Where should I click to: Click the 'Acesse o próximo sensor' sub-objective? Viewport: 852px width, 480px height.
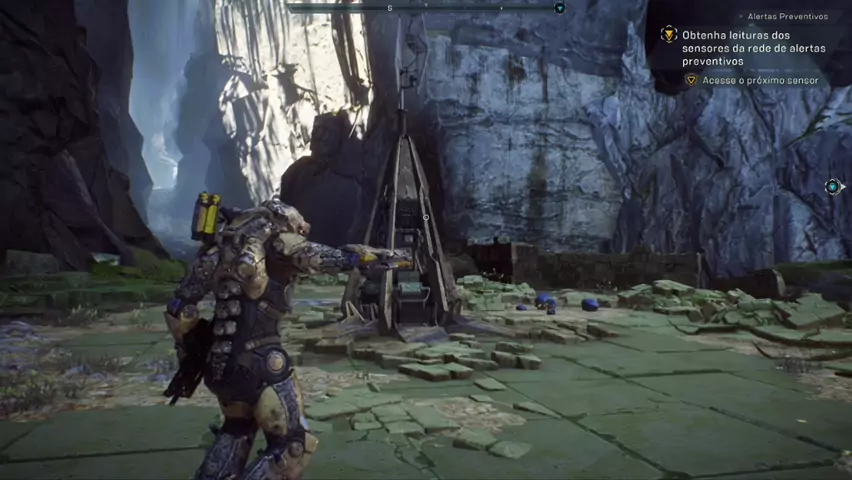coord(760,80)
